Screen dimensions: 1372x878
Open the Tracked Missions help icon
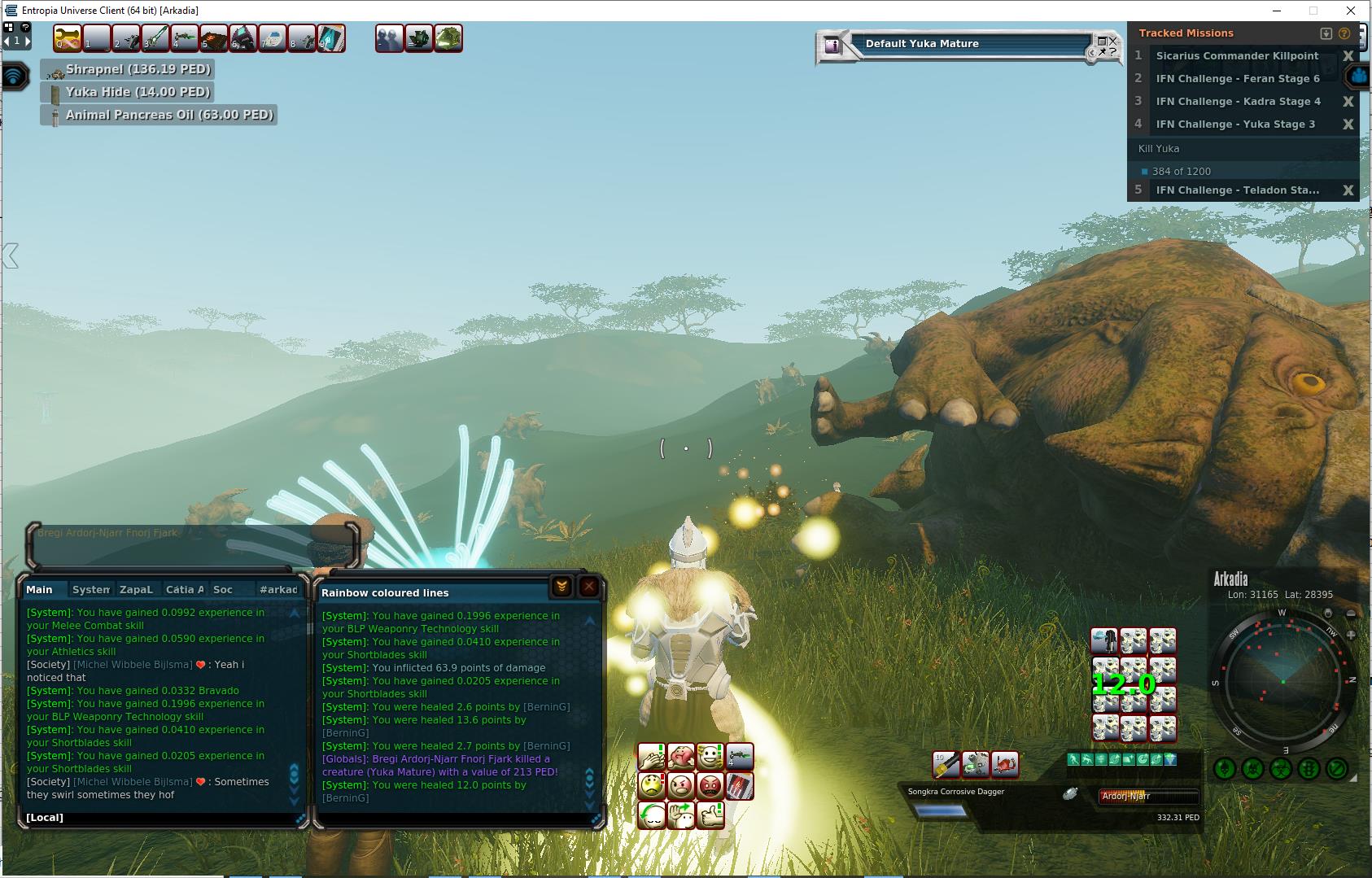(x=1344, y=33)
